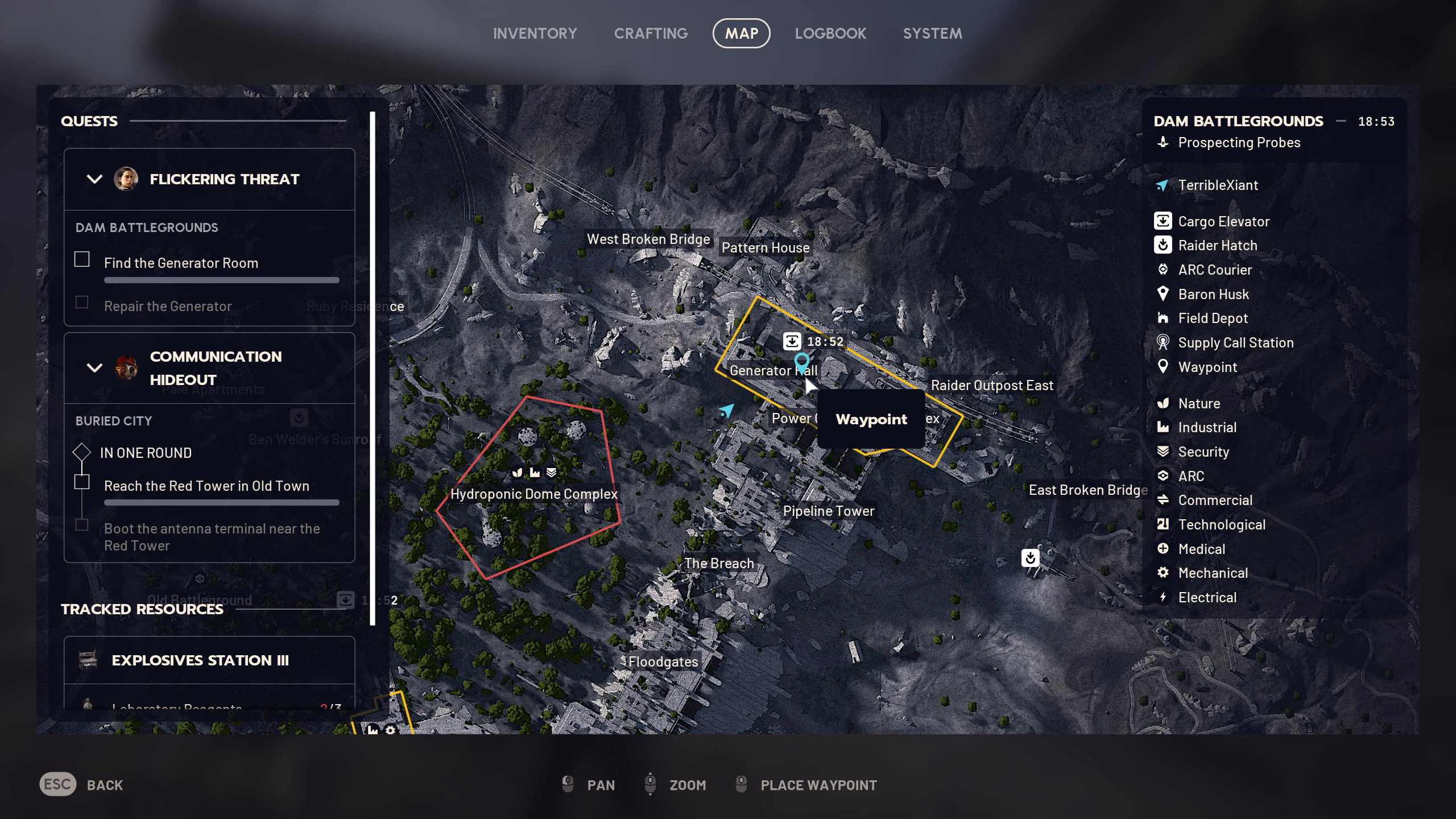Image resolution: width=1456 pixels, height=819 pixels.
Task: Collapse the Communication Hideout quest
Action: tap(94, 367)
